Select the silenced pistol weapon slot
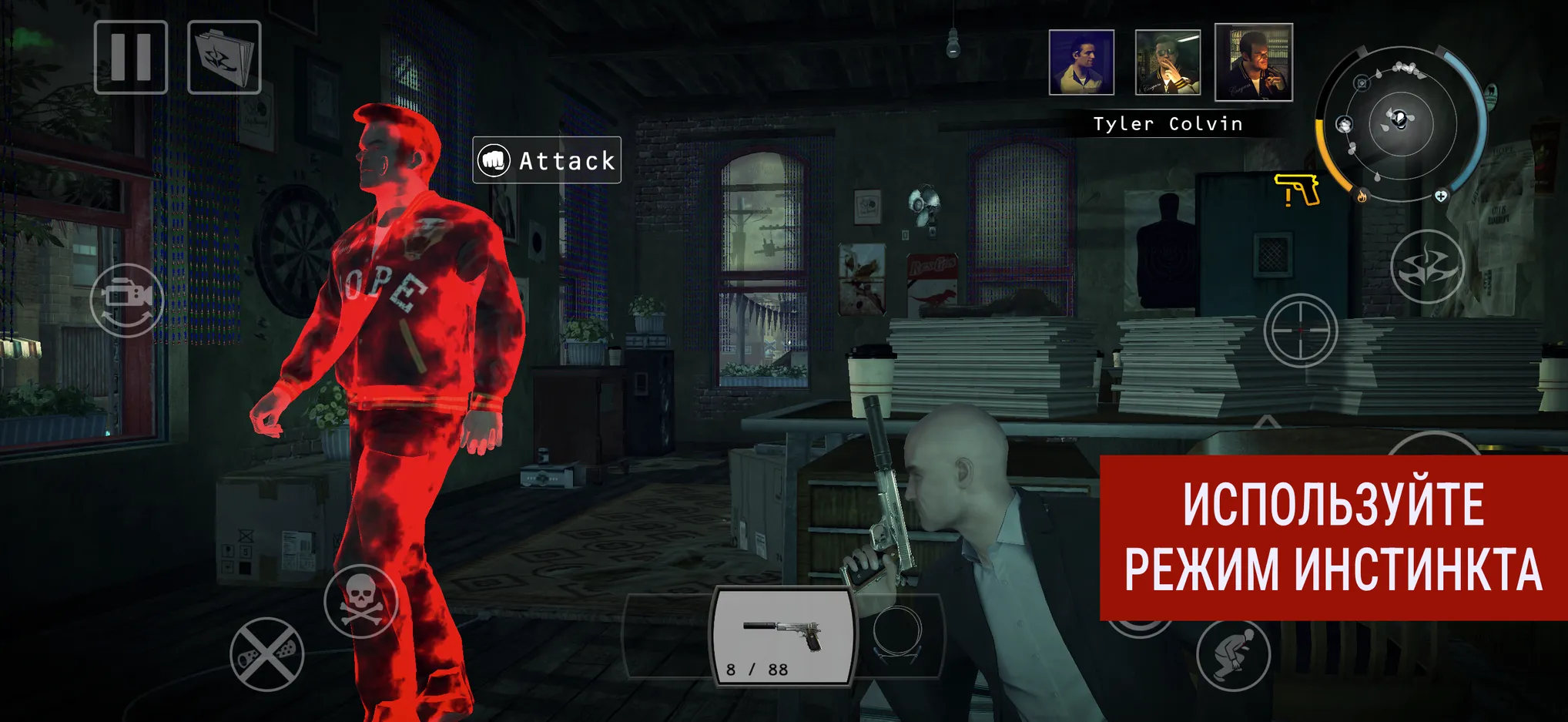Viewport: 1568px width, 722px height. pos(783,636)
